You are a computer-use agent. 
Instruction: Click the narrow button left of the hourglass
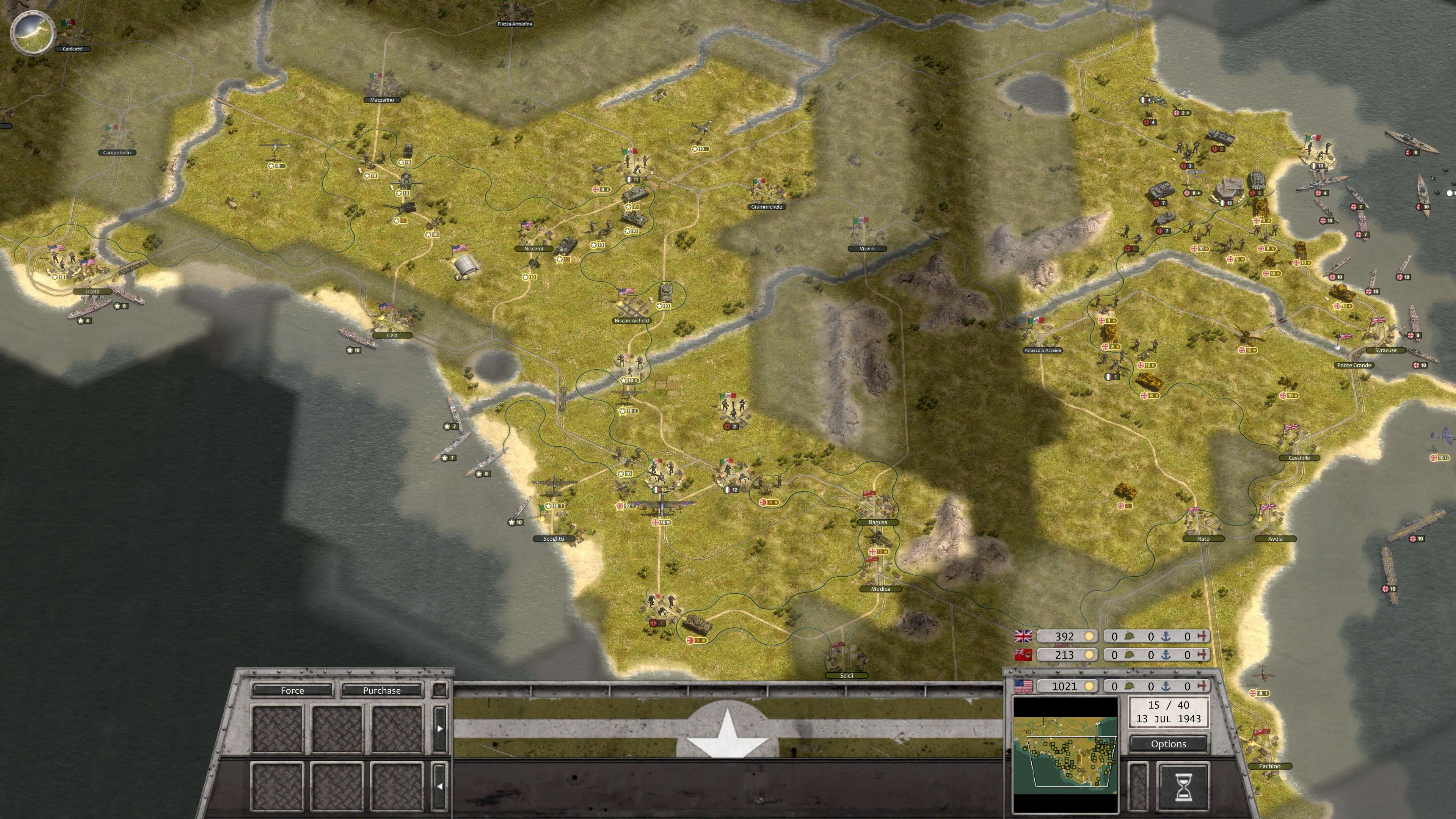pos(1138,788)
